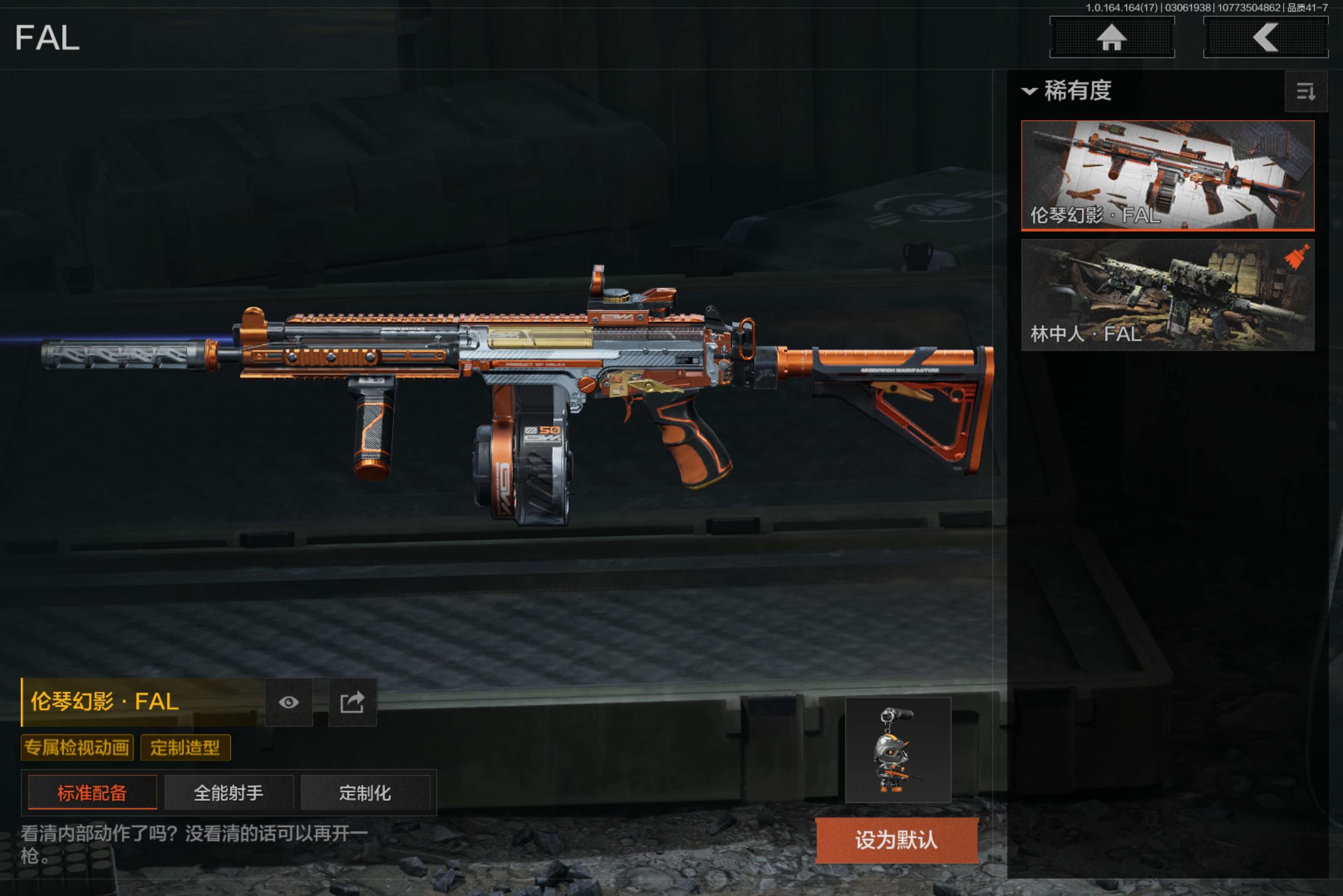1343x896 pixels.
Task: Select the 伦琴幻影·FAL skin thumbnail
Action: (1167, 175)
